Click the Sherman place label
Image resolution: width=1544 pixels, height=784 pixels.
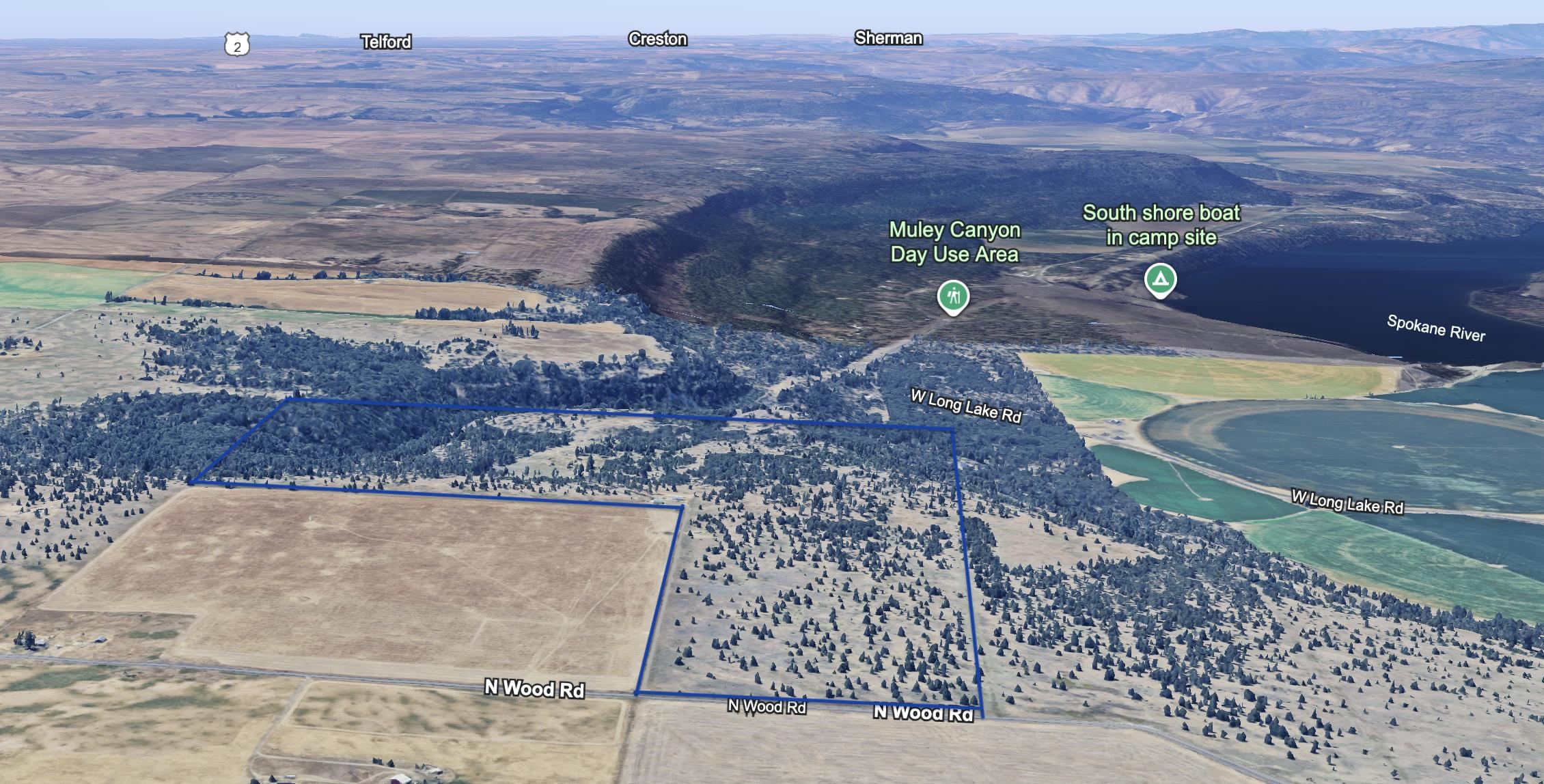(x=888, y=38)
